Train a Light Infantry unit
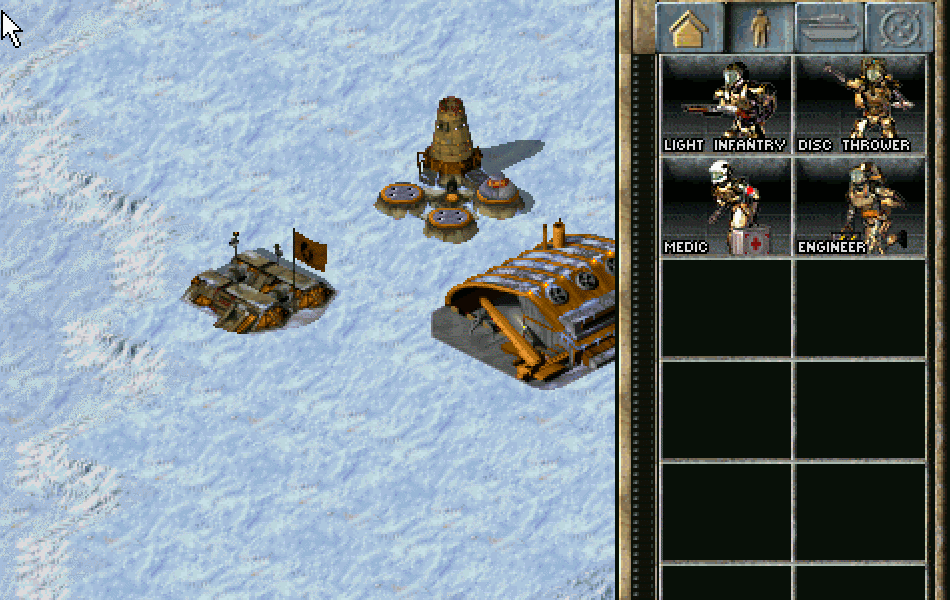Image resolution: width=950 pixels, height=600 pixels. (x=726, y=104)
